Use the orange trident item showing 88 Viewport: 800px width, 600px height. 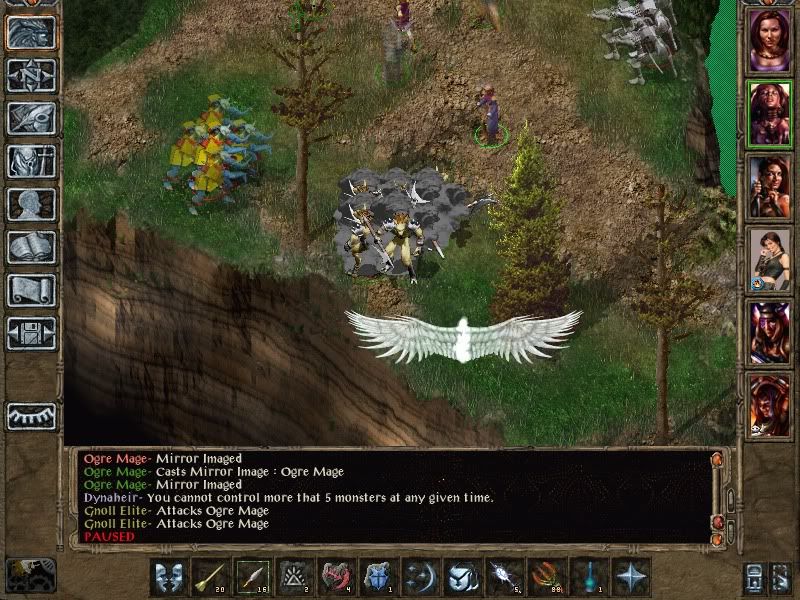pyautogui.click(x=547, y=578)
